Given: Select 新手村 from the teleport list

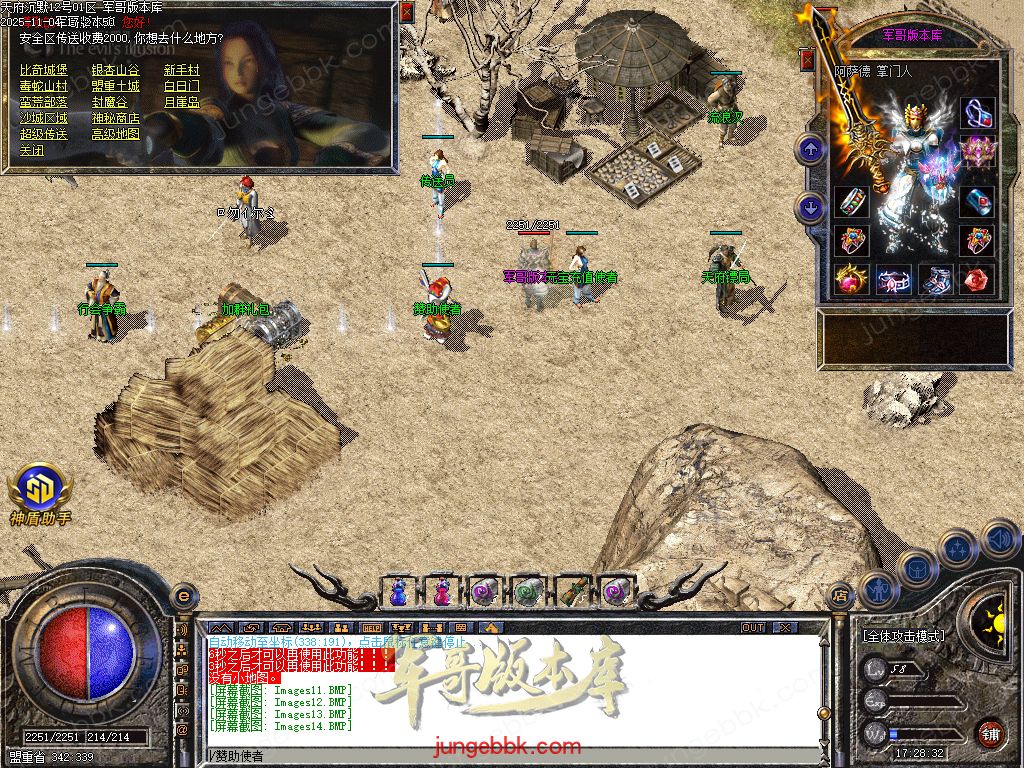Looking at the screenshot, I should coord(182,70).
